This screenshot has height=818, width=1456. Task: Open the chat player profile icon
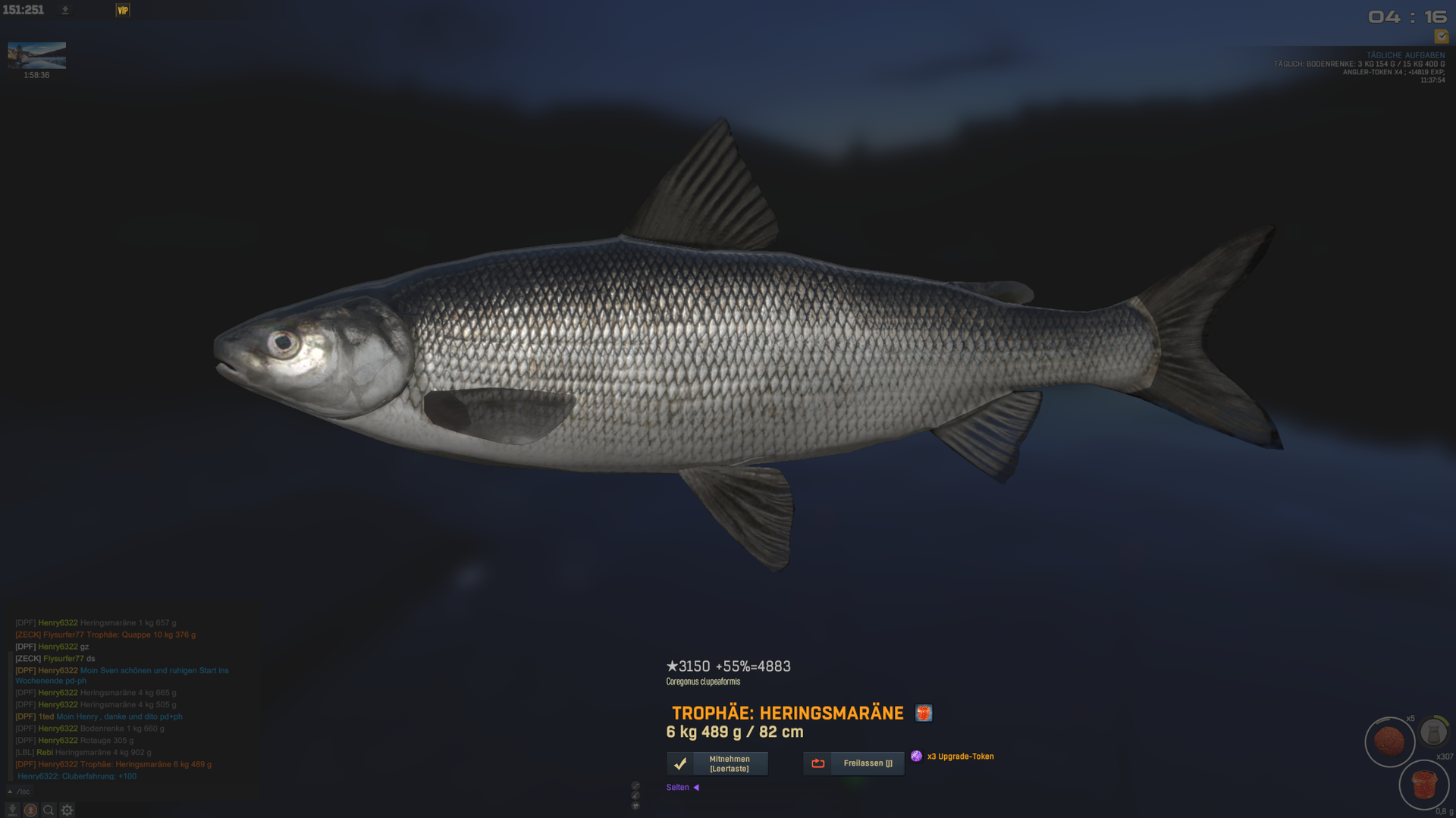[30, 810]
